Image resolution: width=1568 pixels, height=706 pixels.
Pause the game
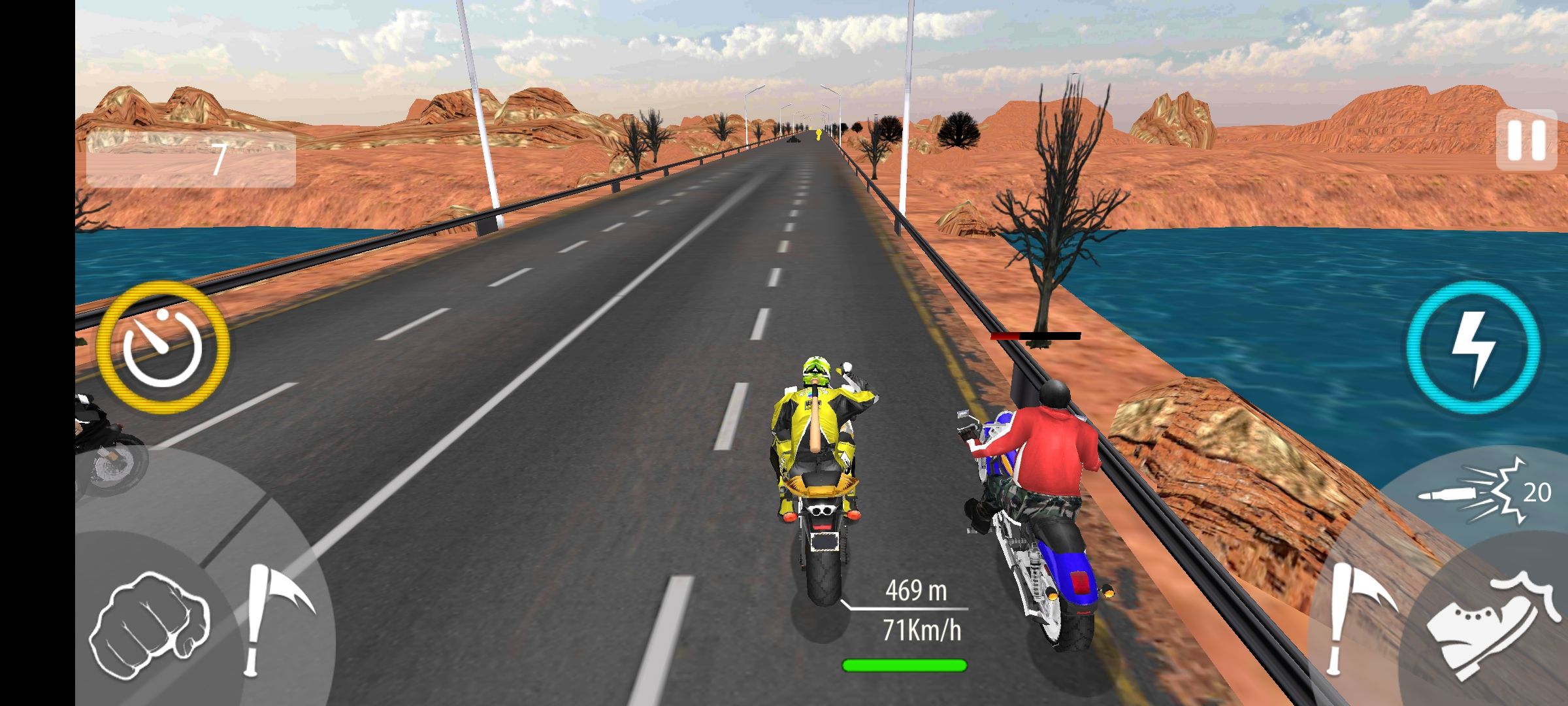click(1526, 140)
